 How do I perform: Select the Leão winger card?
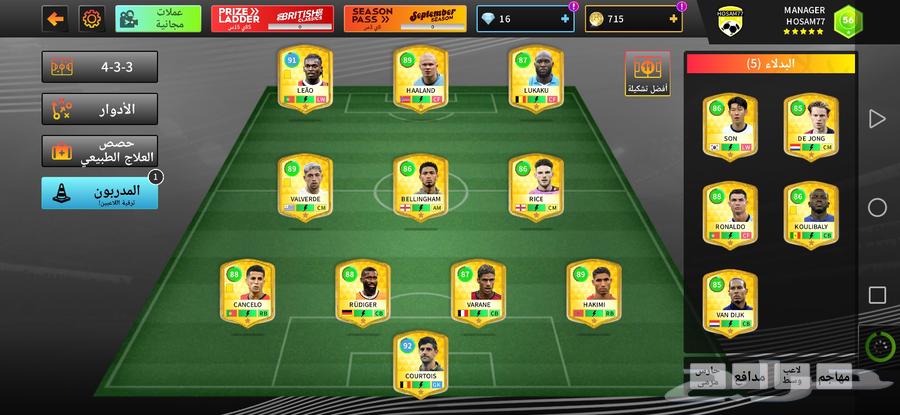coord(305,78)
